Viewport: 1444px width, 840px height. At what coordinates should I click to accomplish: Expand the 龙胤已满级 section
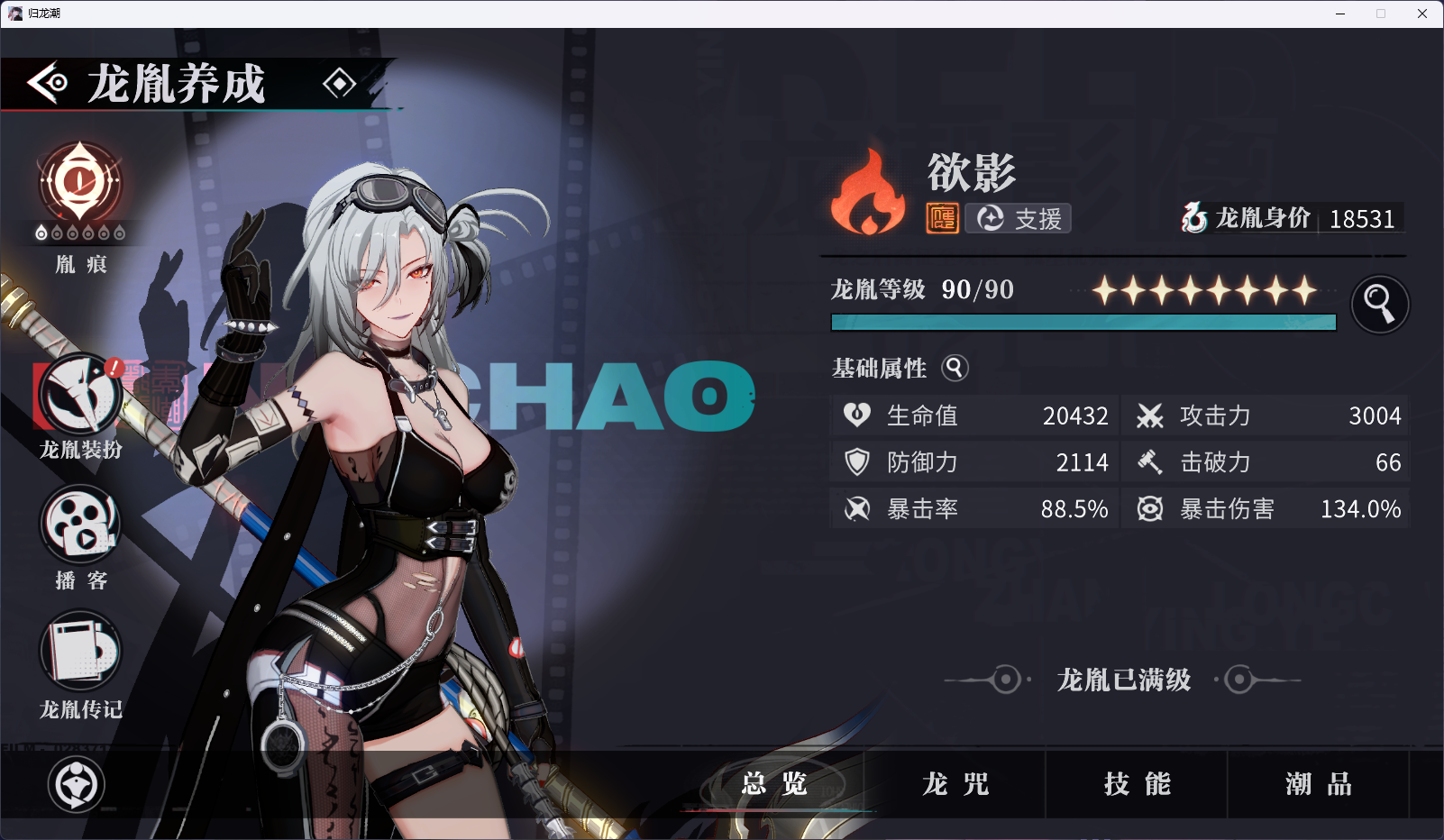point(1122,681)
